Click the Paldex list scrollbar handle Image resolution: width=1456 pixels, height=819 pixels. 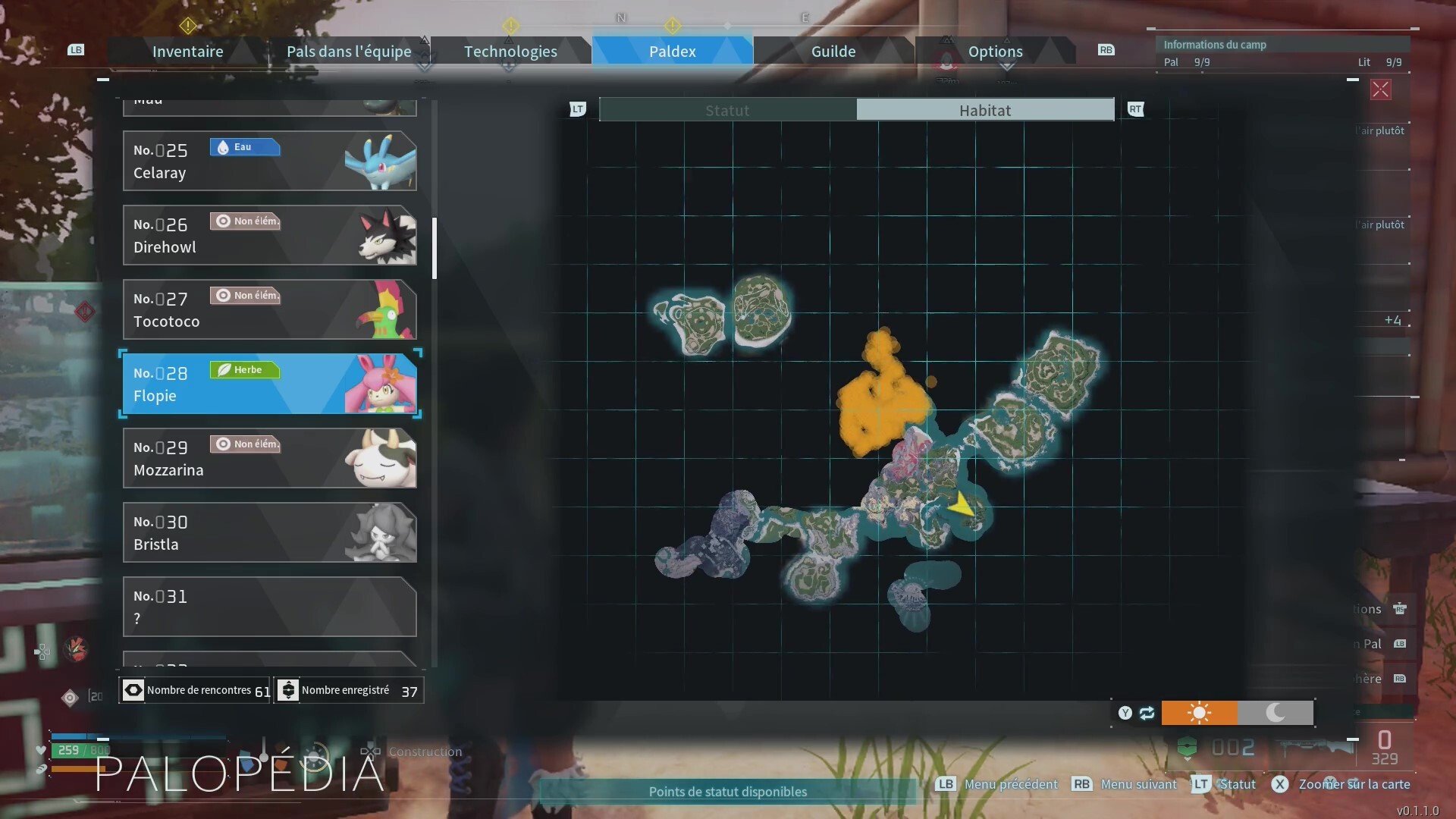435,249
